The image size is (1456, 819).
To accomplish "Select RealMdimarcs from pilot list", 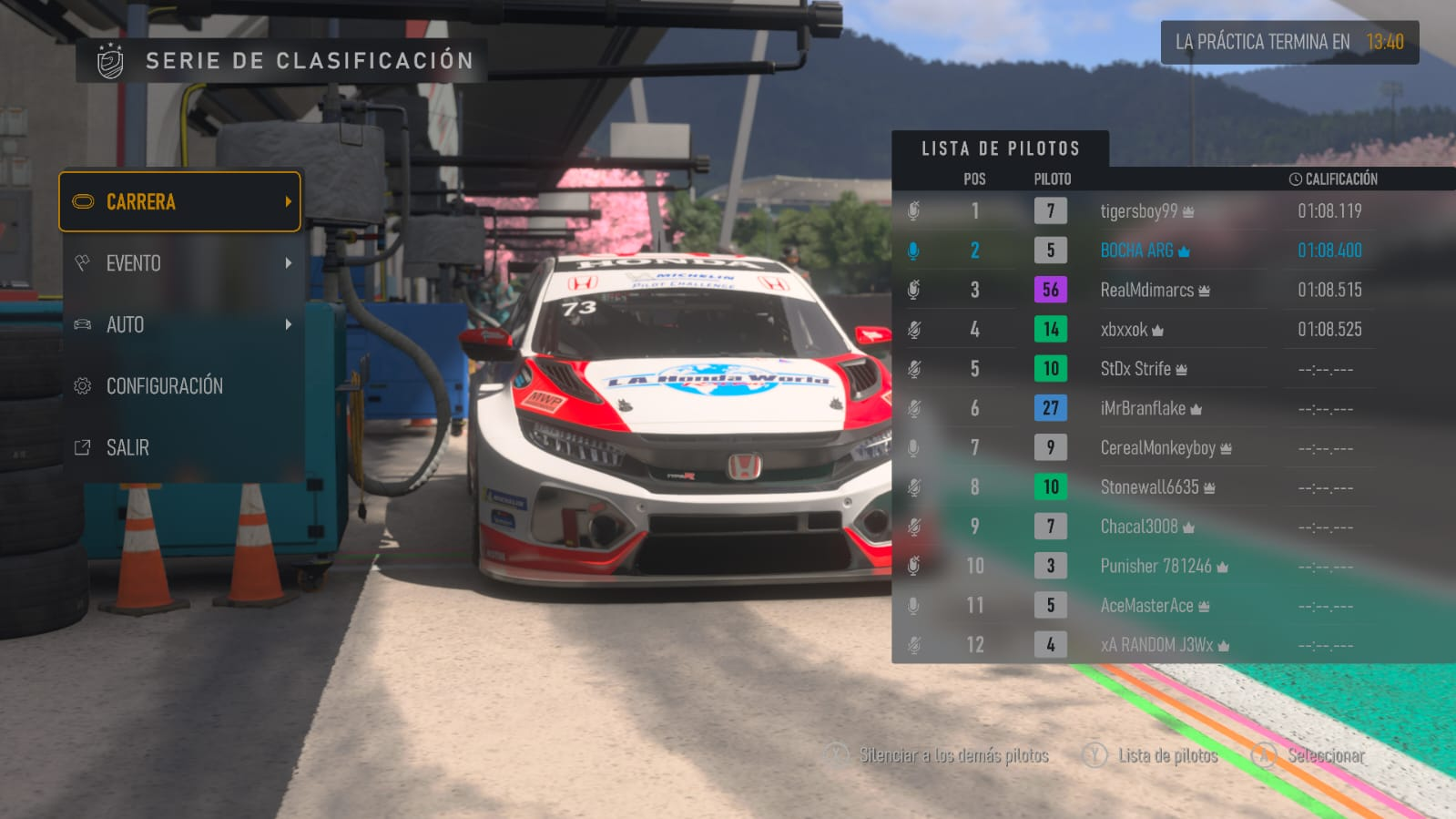I will 1146,290.
